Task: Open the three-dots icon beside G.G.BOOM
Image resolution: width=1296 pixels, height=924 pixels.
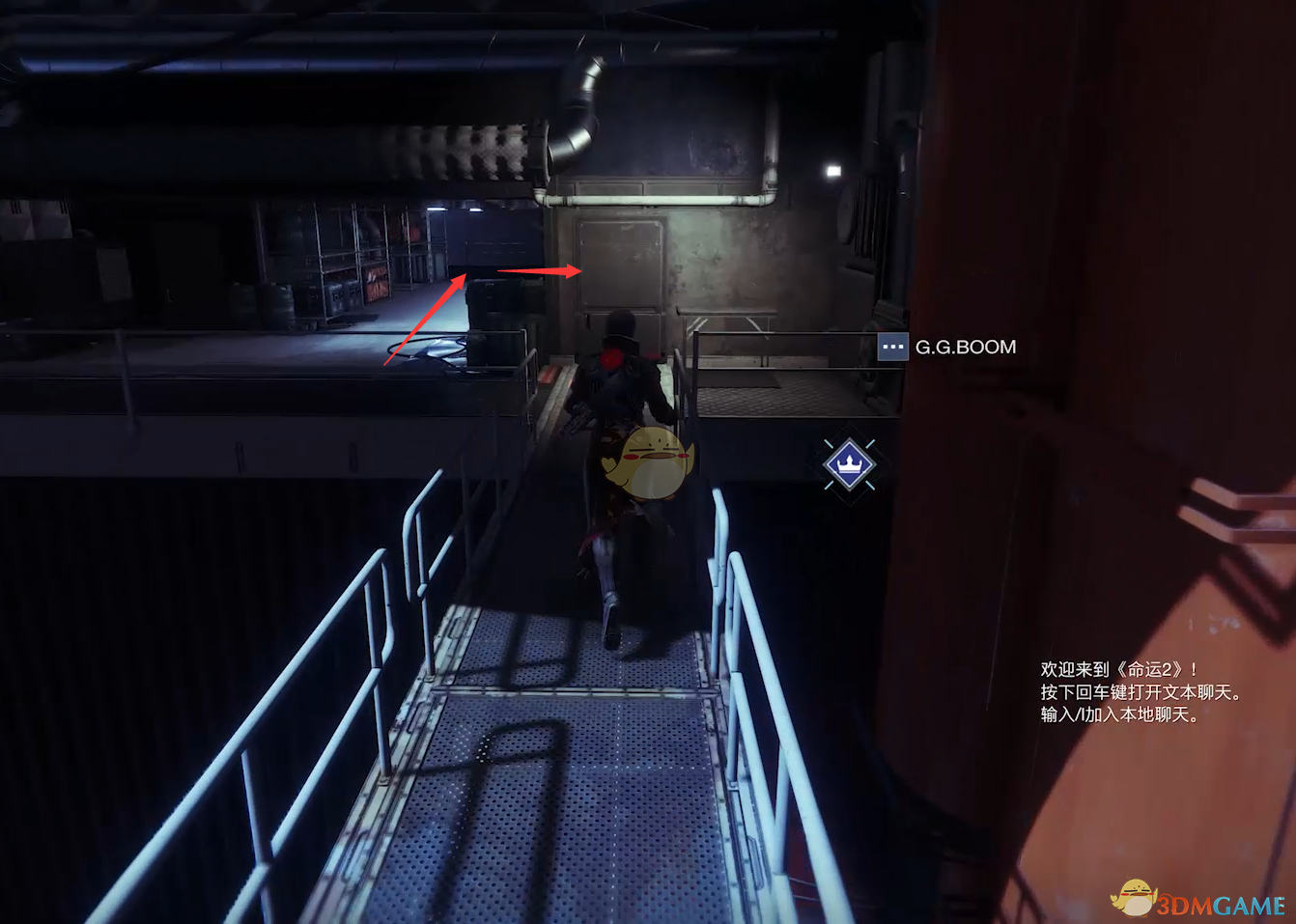Action: click(892, 347)
